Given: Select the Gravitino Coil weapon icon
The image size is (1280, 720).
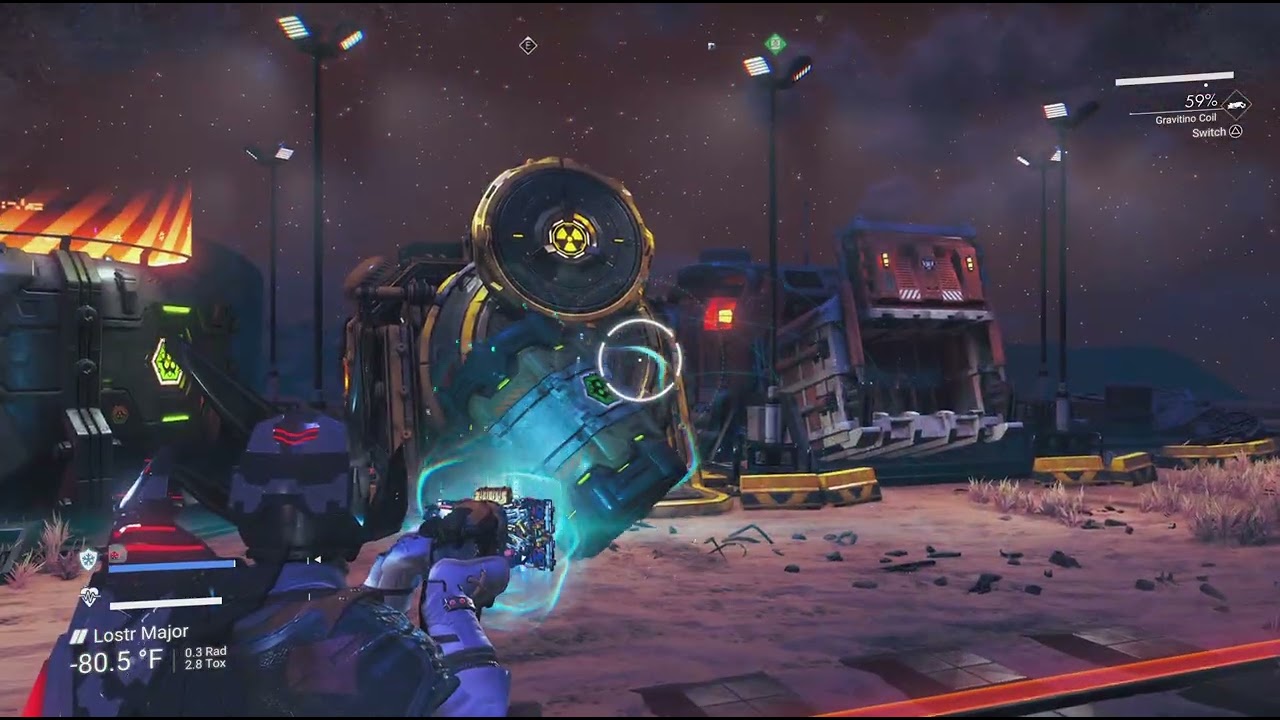Looking at the screenshot, I should pyautogui.click(x=1236, y=103).
